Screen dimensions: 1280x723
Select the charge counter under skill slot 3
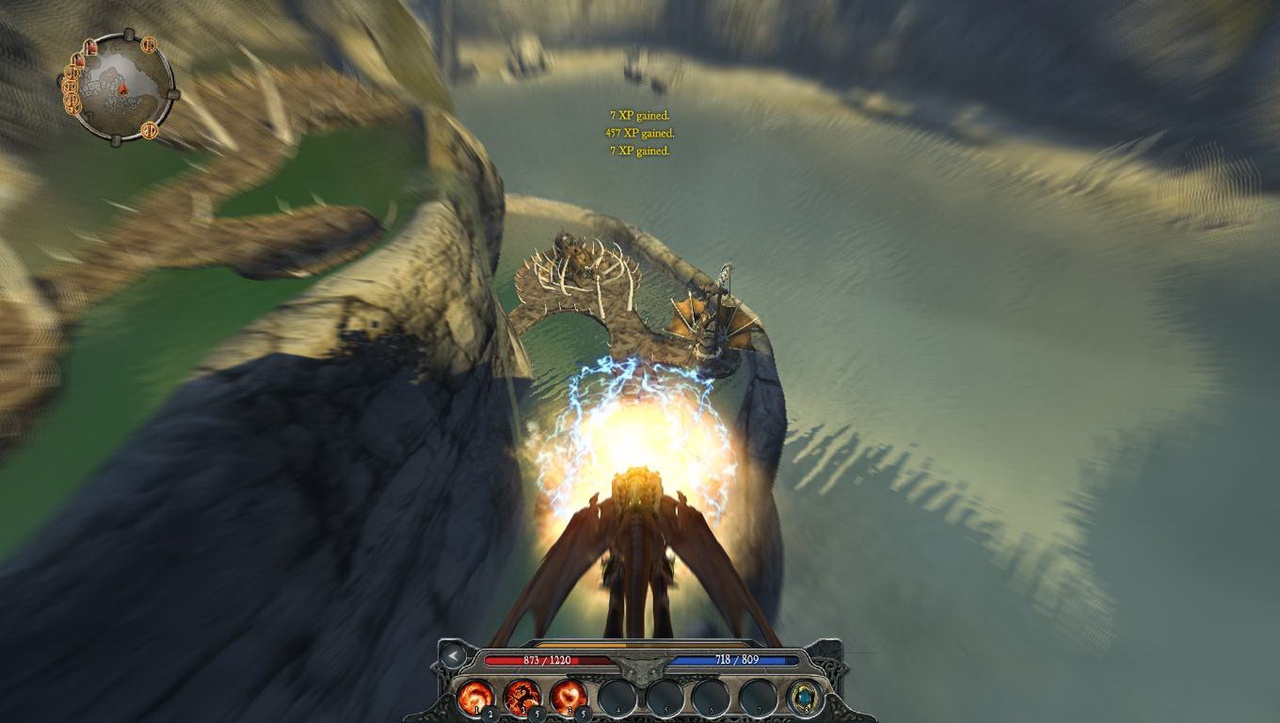coord(583,713)
